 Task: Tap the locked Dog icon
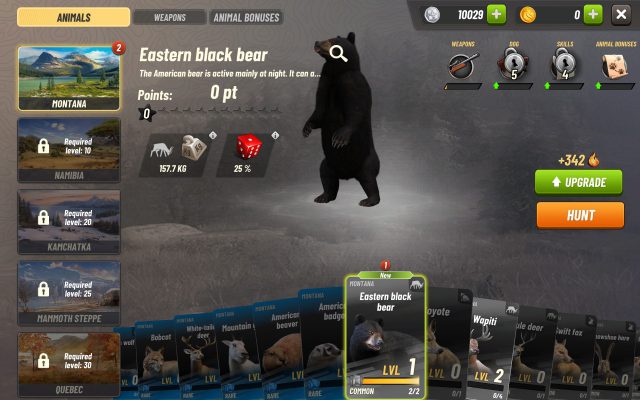point(513,66)
